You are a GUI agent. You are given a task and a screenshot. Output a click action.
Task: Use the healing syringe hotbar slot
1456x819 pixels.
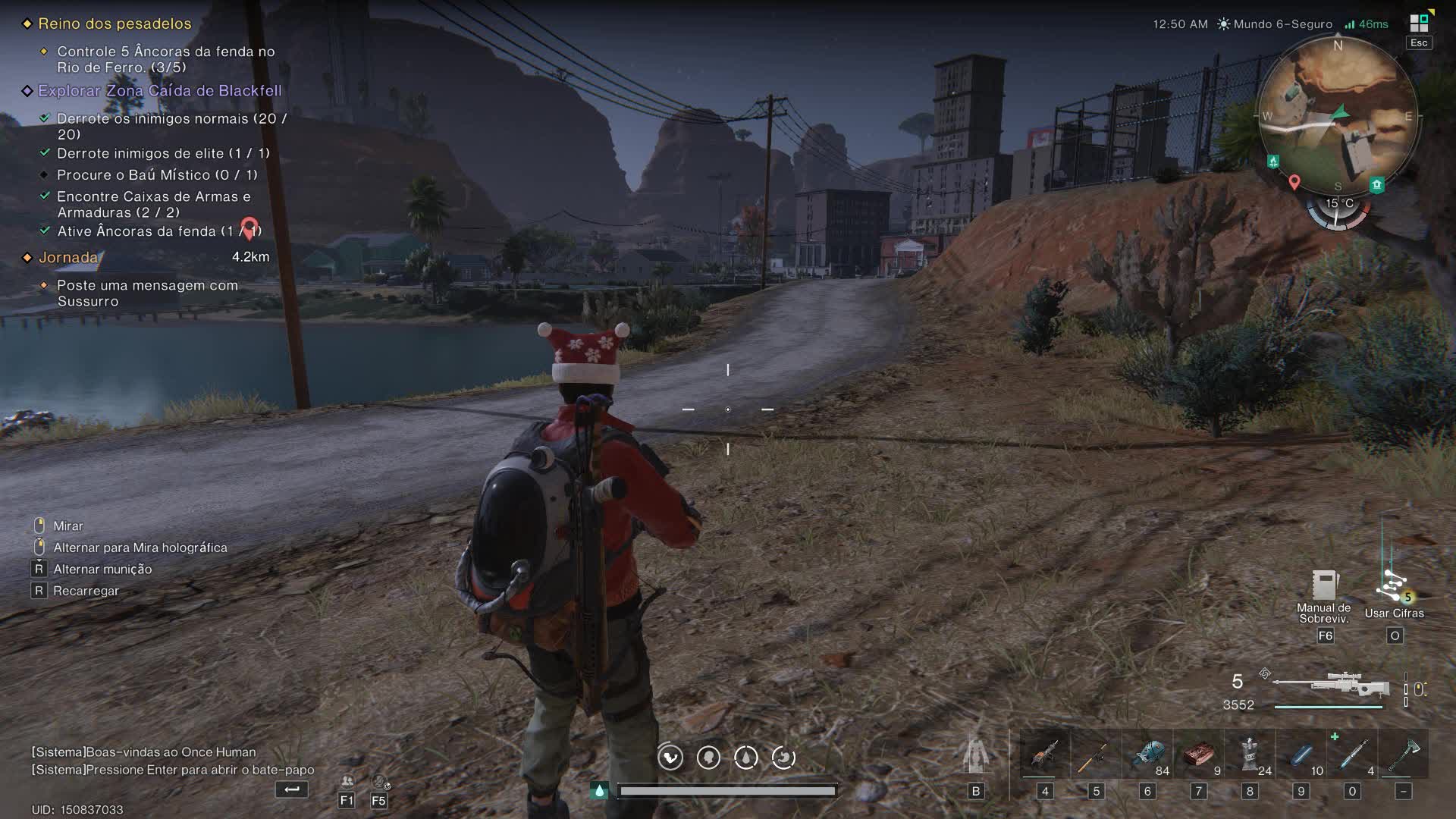pyautogui.click(x=1351, y=755)
